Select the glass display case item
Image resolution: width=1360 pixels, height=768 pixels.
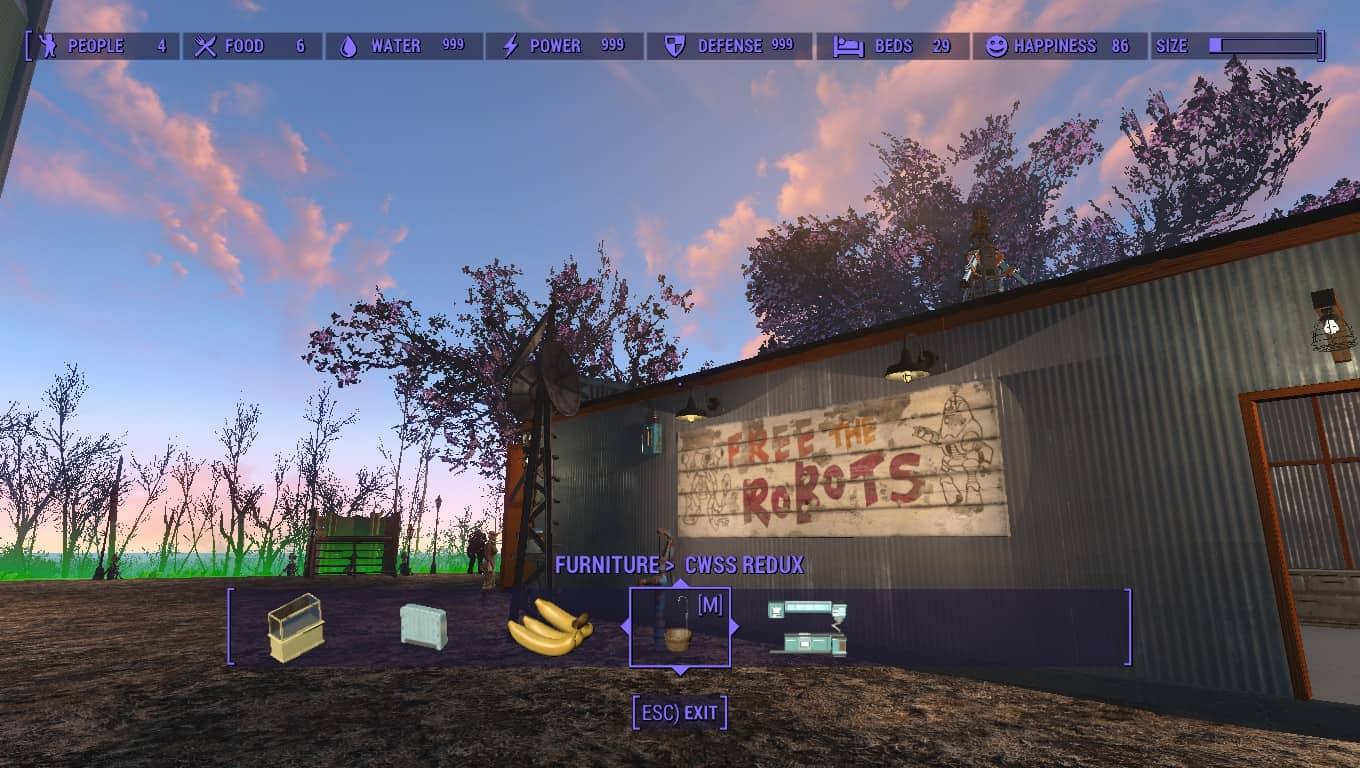coord(296,627)
